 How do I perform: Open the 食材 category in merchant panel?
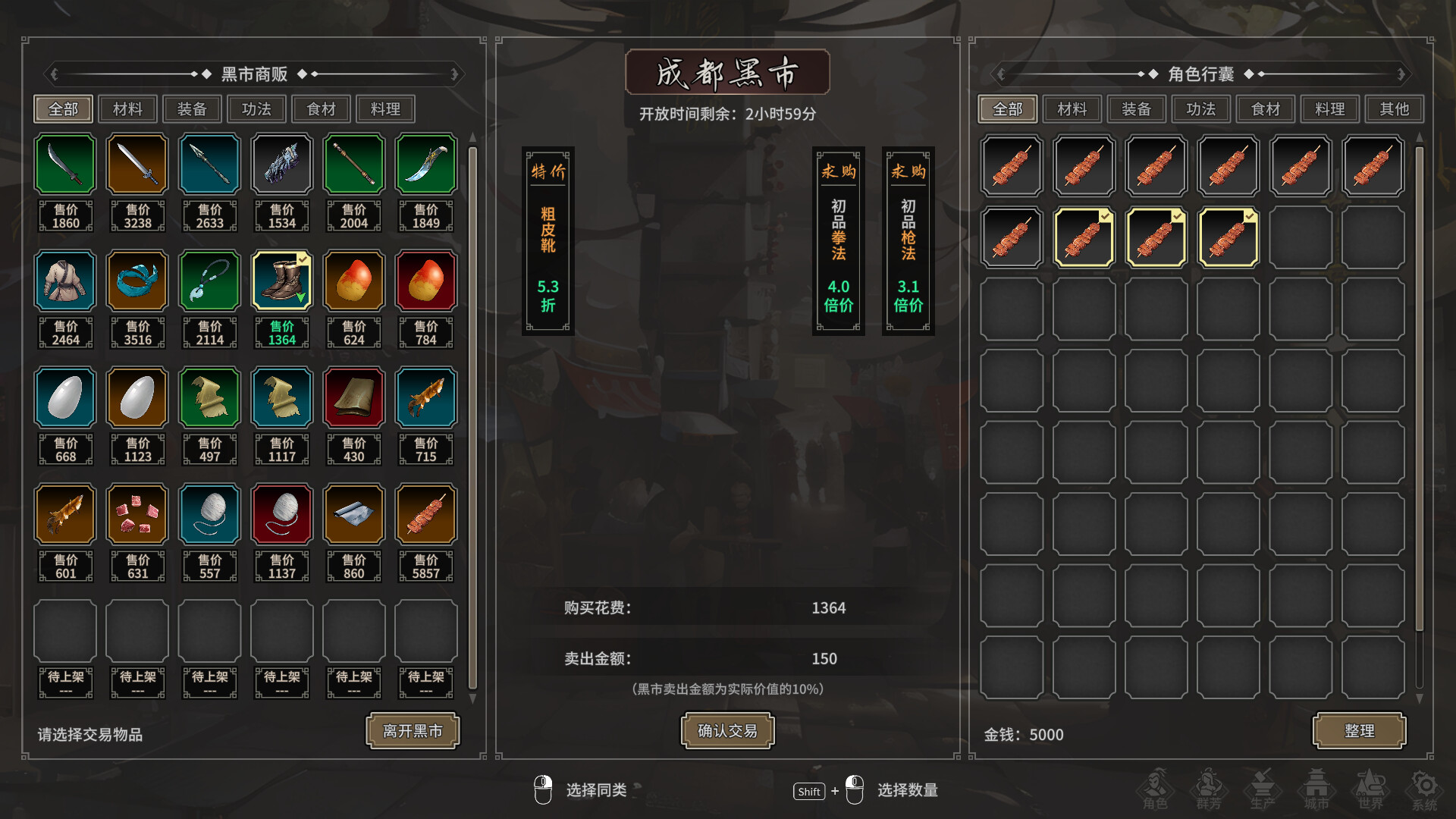click(321, 108)
